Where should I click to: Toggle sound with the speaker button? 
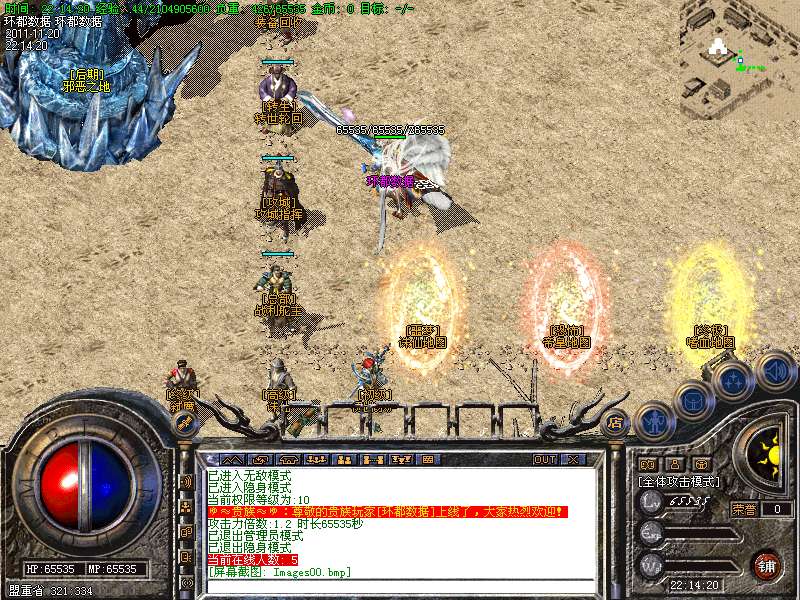click(772, 370)
